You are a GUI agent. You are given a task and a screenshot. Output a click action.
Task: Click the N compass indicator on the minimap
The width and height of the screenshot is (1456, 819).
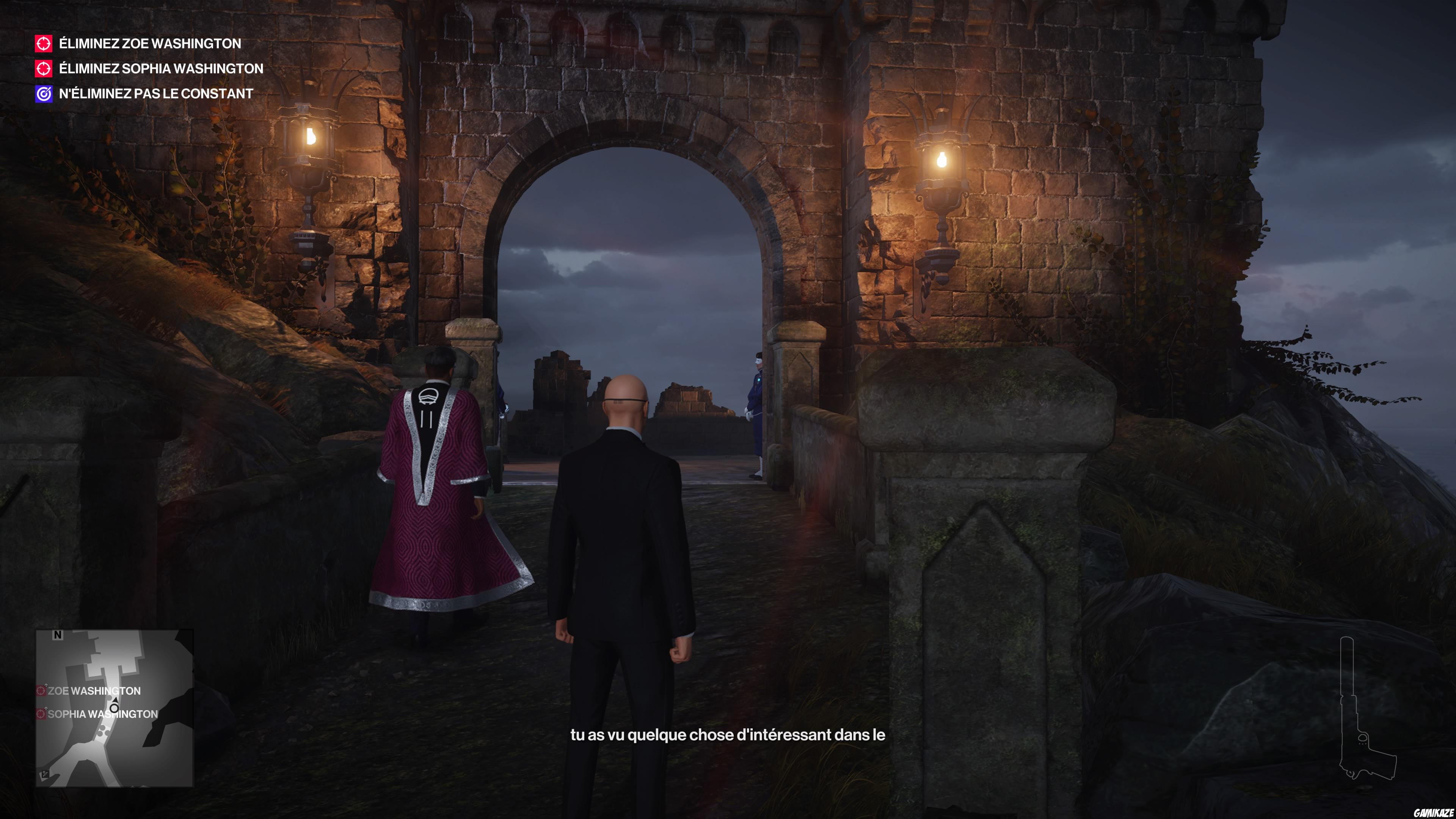click(x=58, y=635)
